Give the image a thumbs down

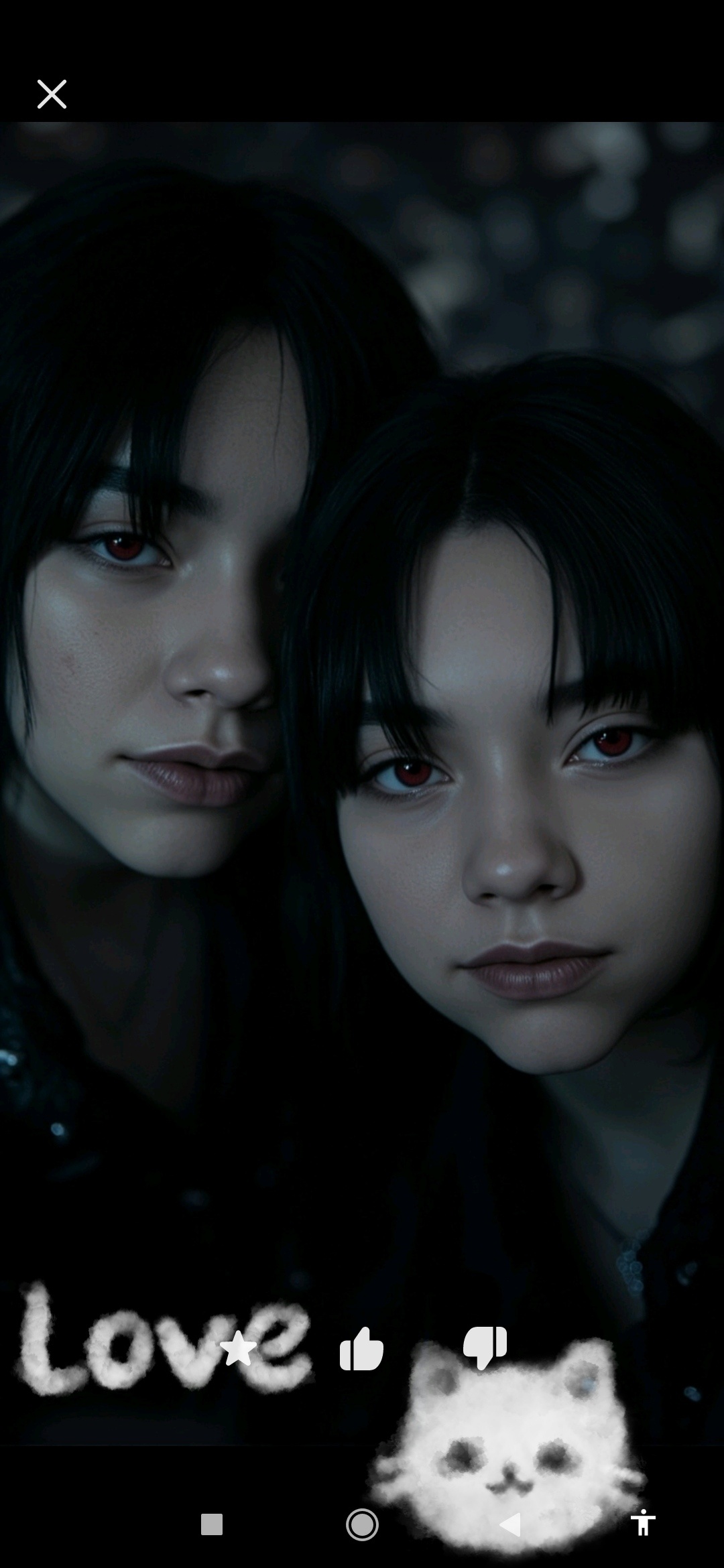click(x=485, y=1347)
